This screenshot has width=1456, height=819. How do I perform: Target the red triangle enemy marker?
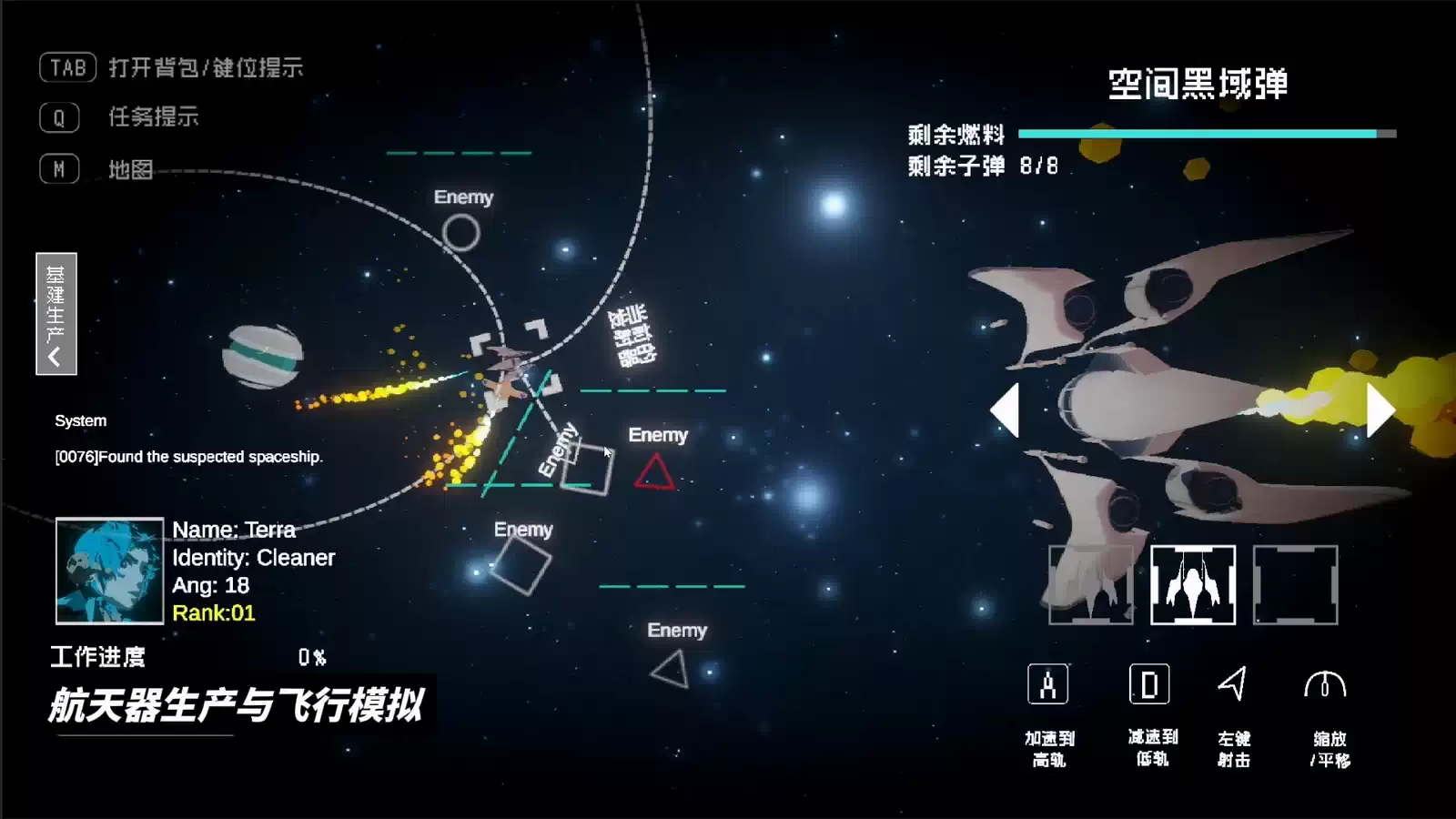[654, 473]
